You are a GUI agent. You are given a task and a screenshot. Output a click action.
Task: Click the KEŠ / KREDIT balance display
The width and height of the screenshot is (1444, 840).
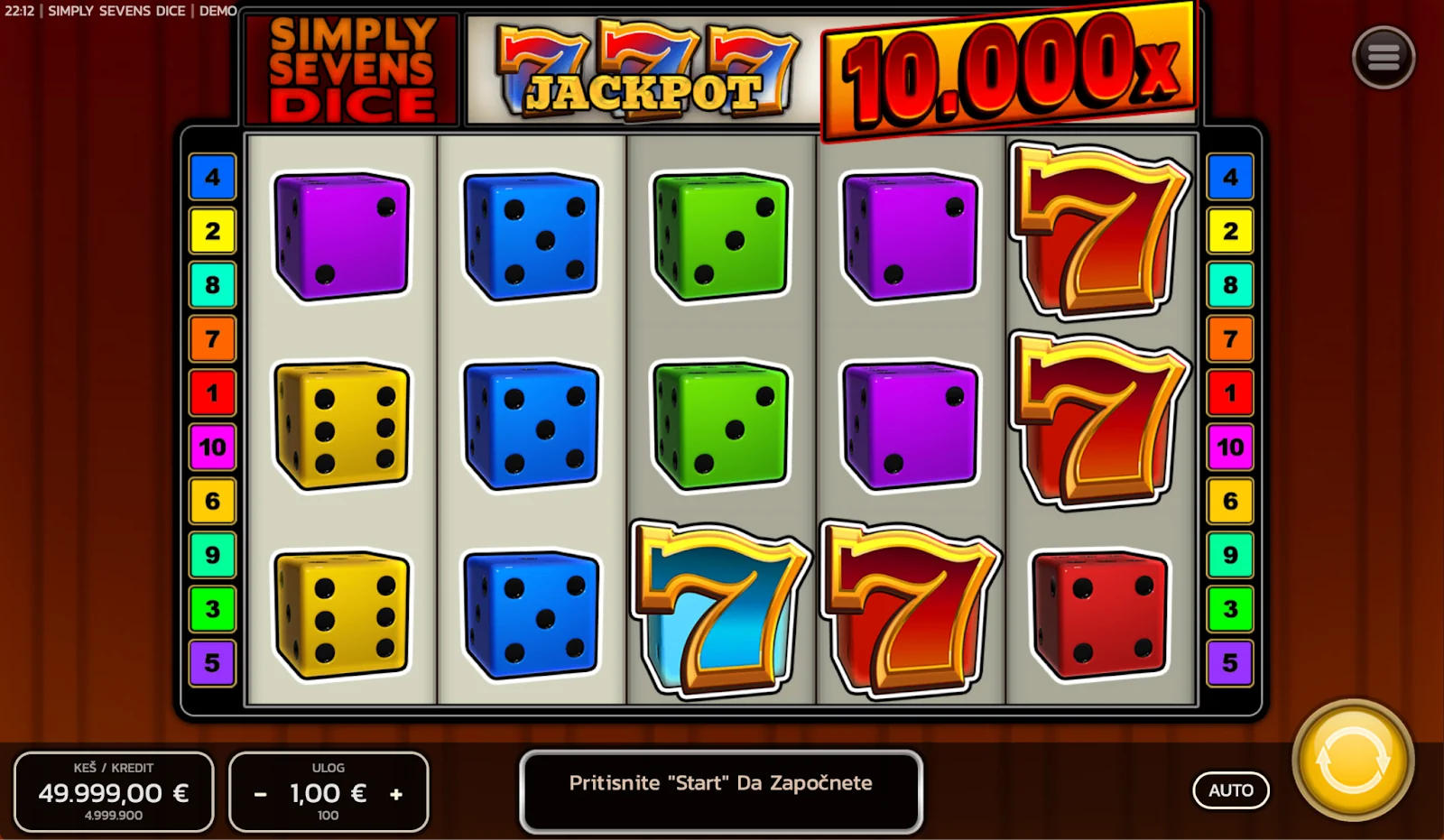[x=114, y=791]
